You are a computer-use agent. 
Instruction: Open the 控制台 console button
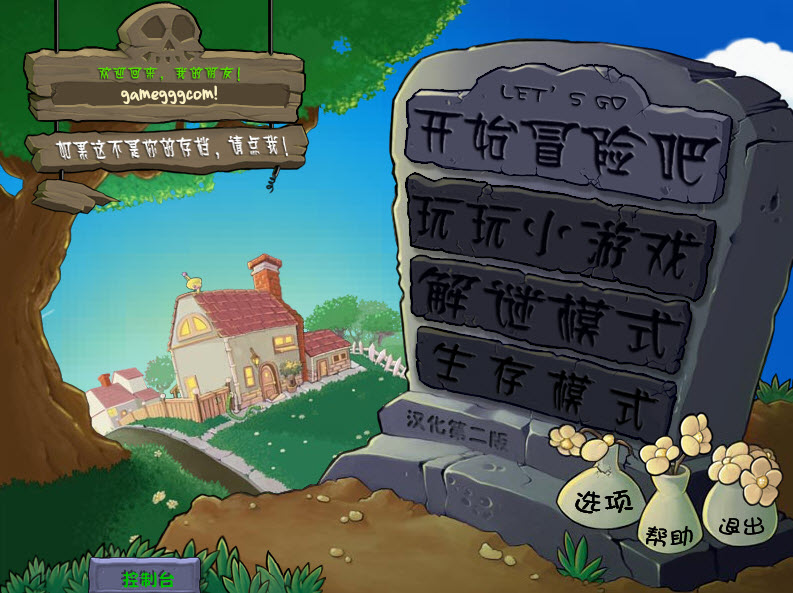[x=147, y=578]
